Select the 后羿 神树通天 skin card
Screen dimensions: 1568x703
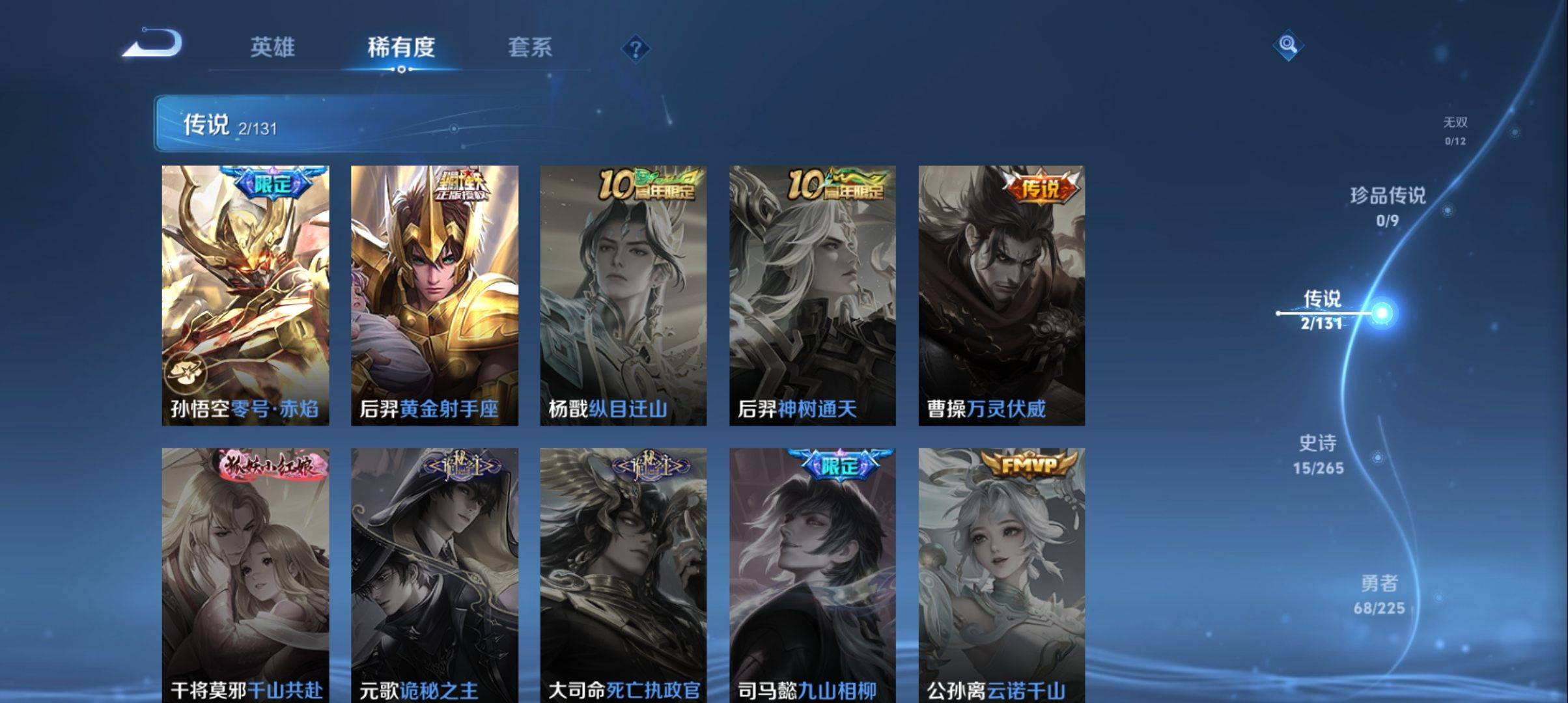pos(812,295)
